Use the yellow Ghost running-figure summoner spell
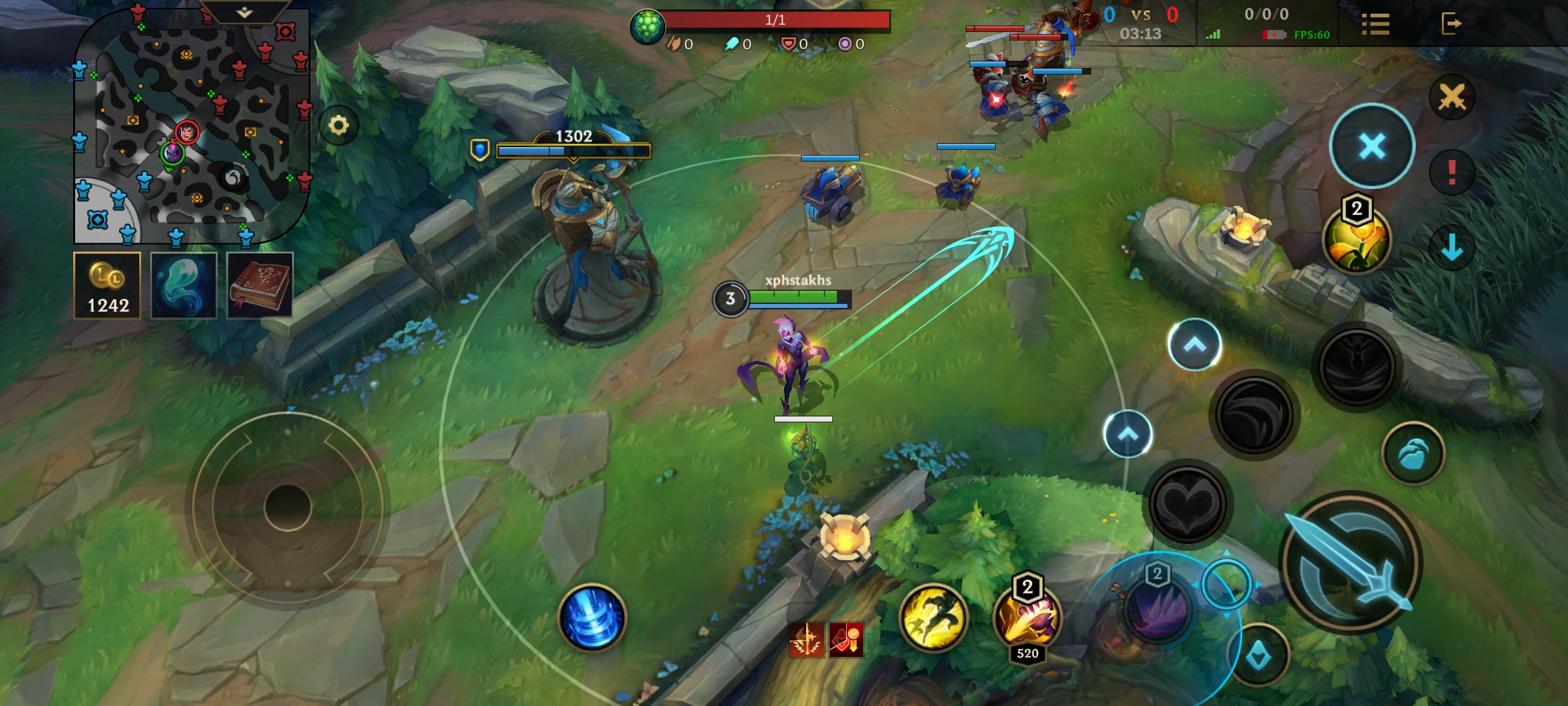This screenshot has height=706, width=1568. (933, 618)
